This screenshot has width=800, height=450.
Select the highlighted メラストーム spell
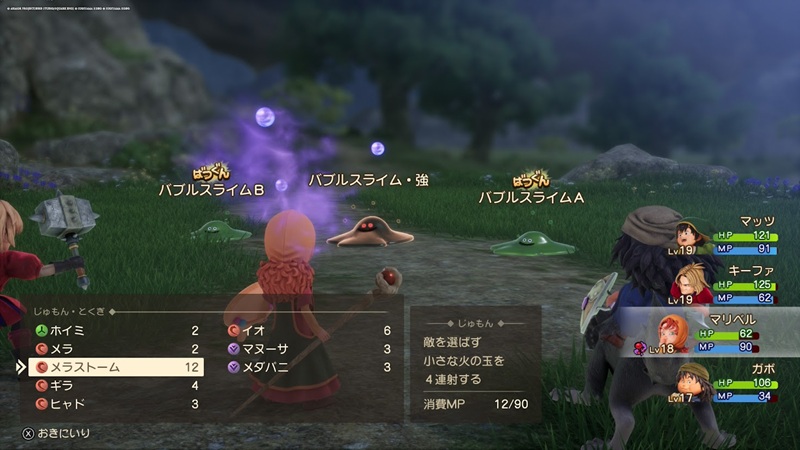[117, 367]
